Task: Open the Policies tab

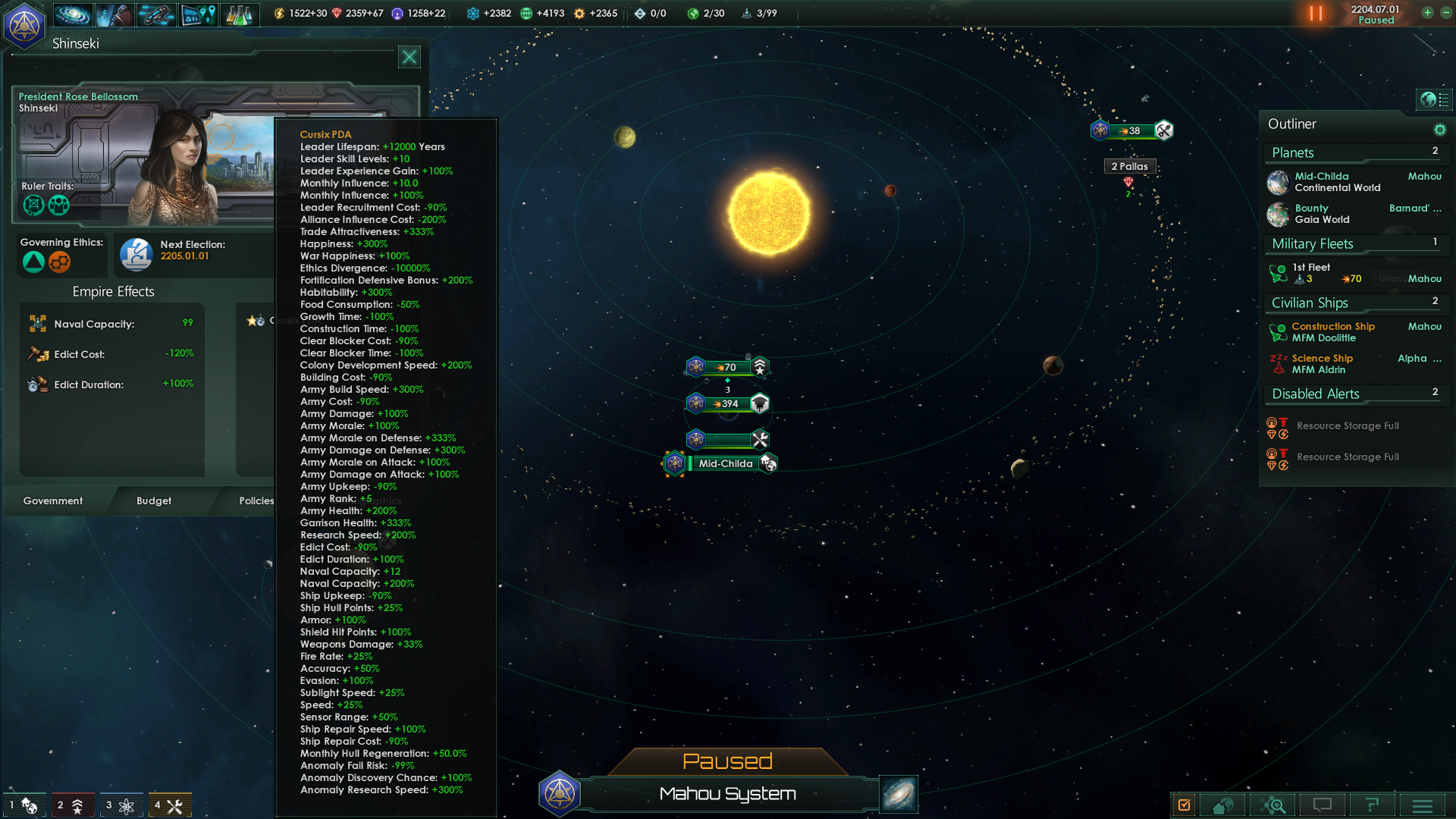Action: tap(256, 500)
